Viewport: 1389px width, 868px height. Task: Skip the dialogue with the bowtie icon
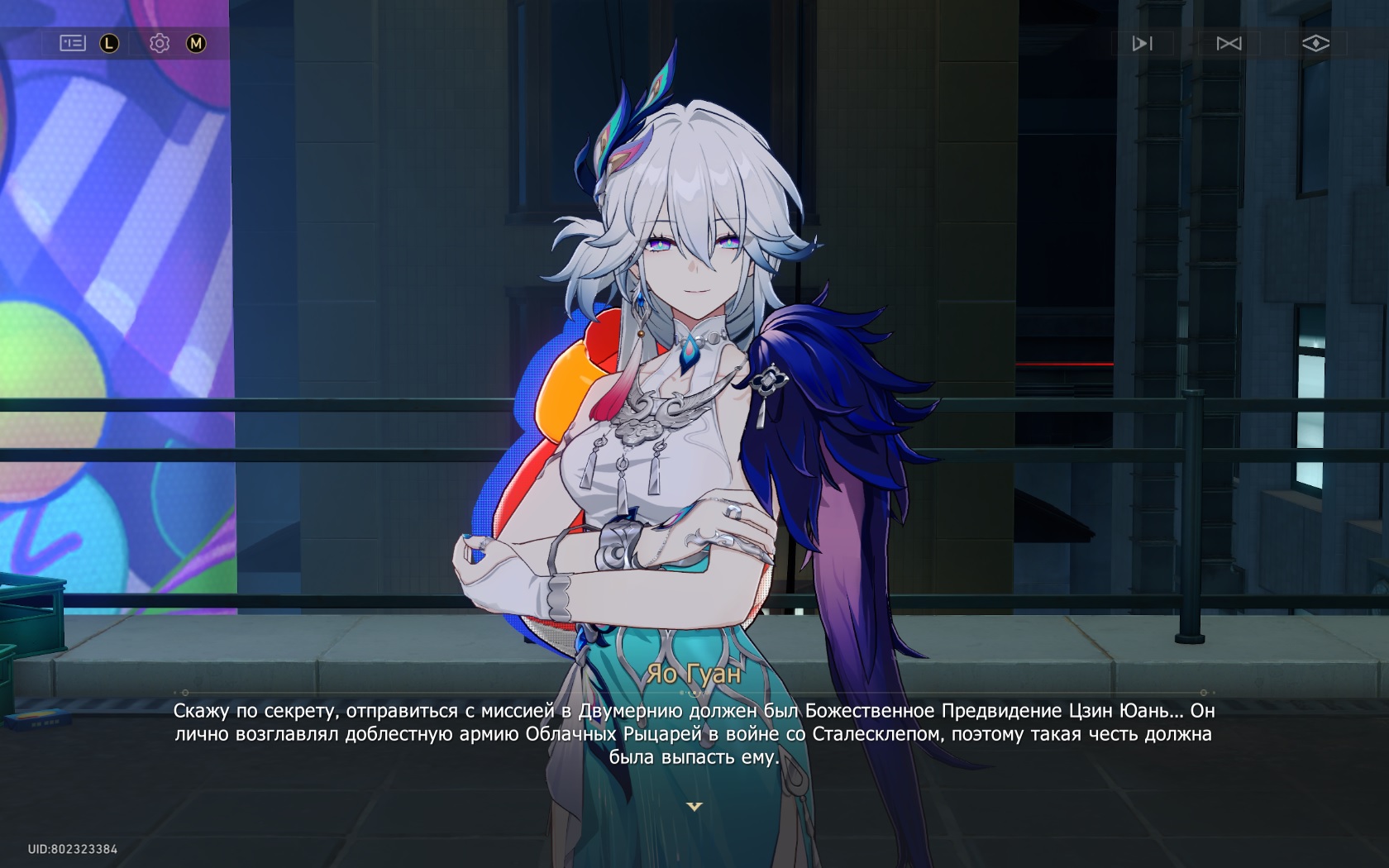pyautogui.click(x=1229, y=43)
